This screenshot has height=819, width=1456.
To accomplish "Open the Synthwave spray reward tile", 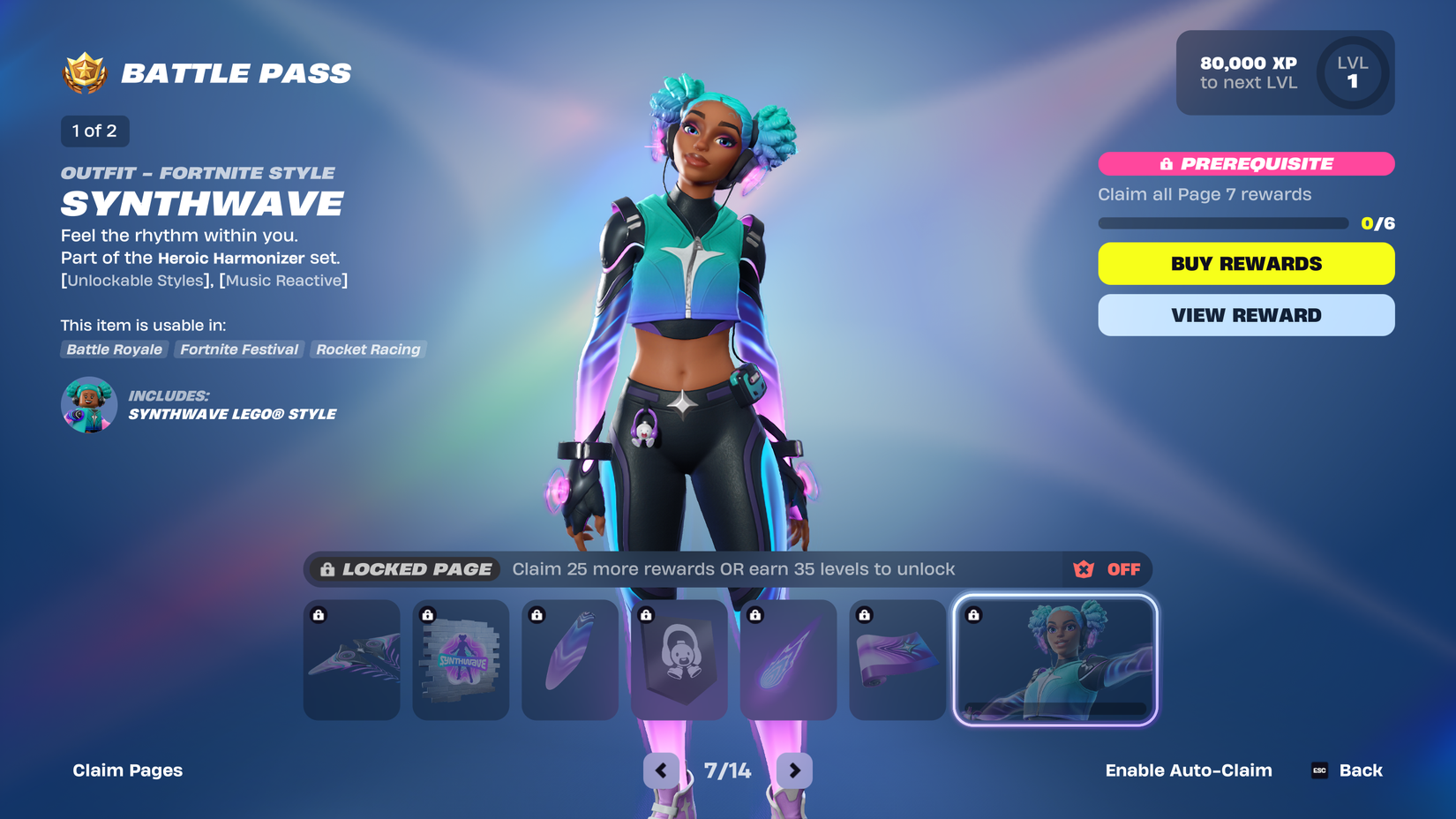I will coord(461,659).
